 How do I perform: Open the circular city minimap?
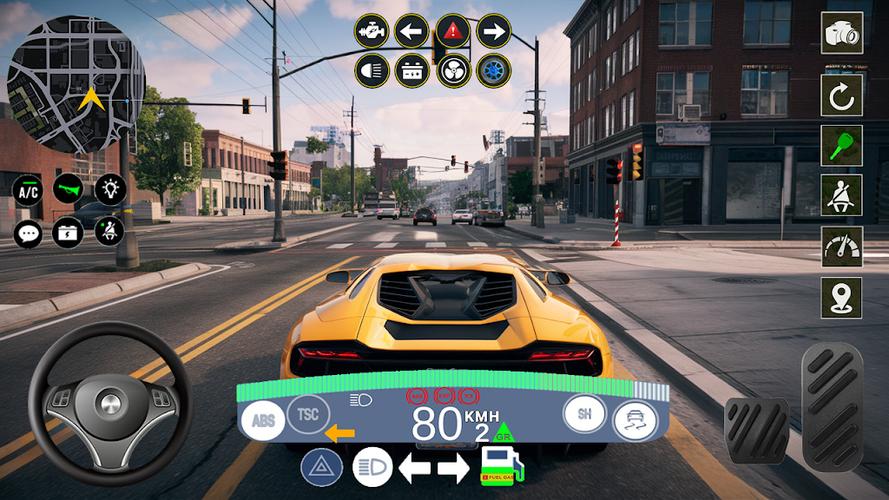coord(76,84)
